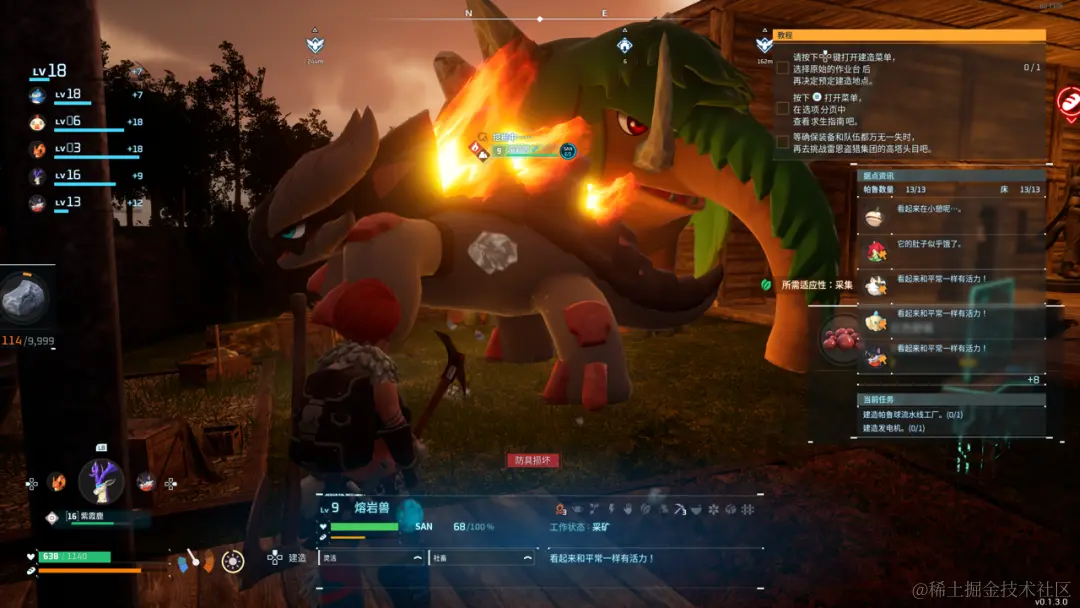Screen dimensions: 1080x608
Task: Select the level 16 purple deer party Pal
Action: [38, 176]
